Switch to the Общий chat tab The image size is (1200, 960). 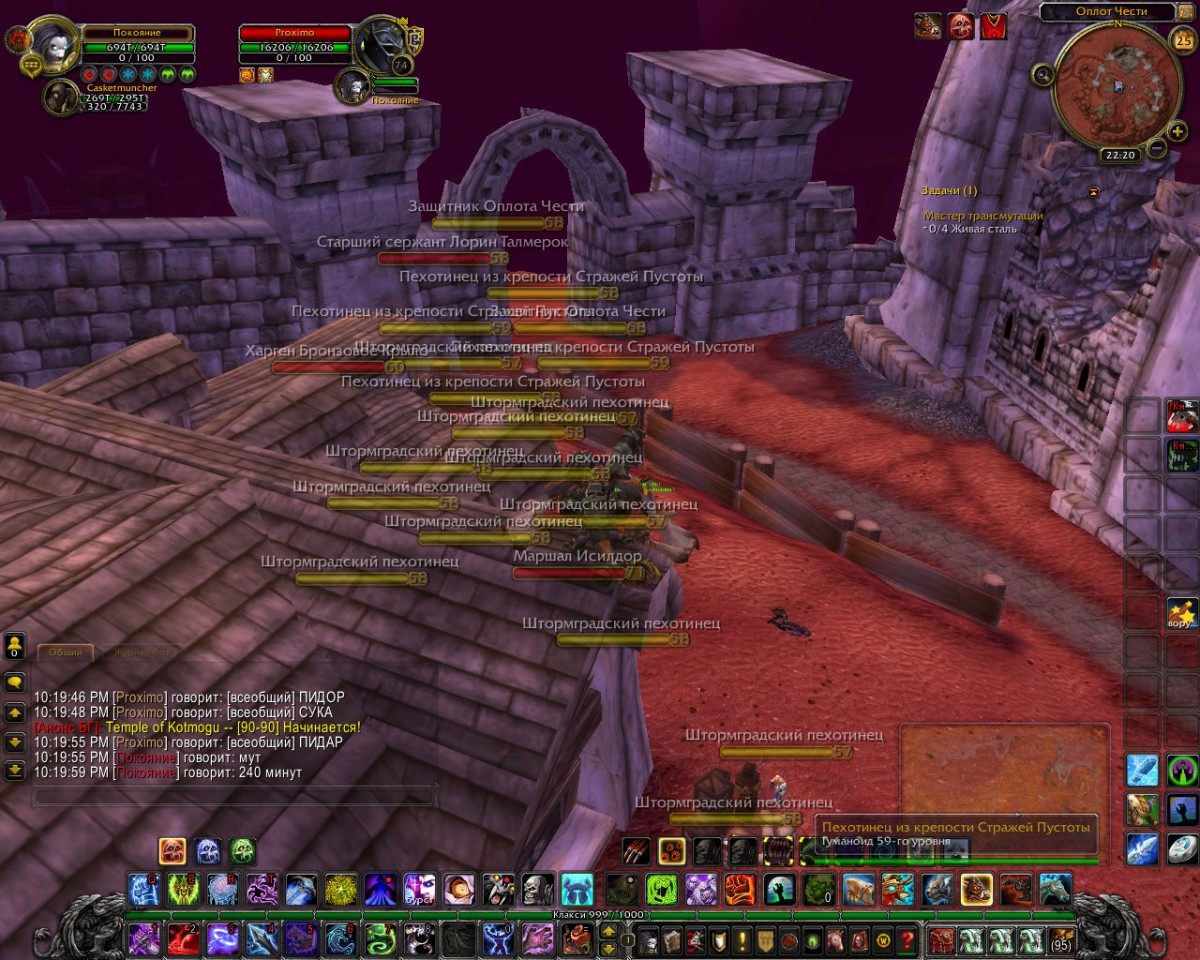tap(66, 652)
